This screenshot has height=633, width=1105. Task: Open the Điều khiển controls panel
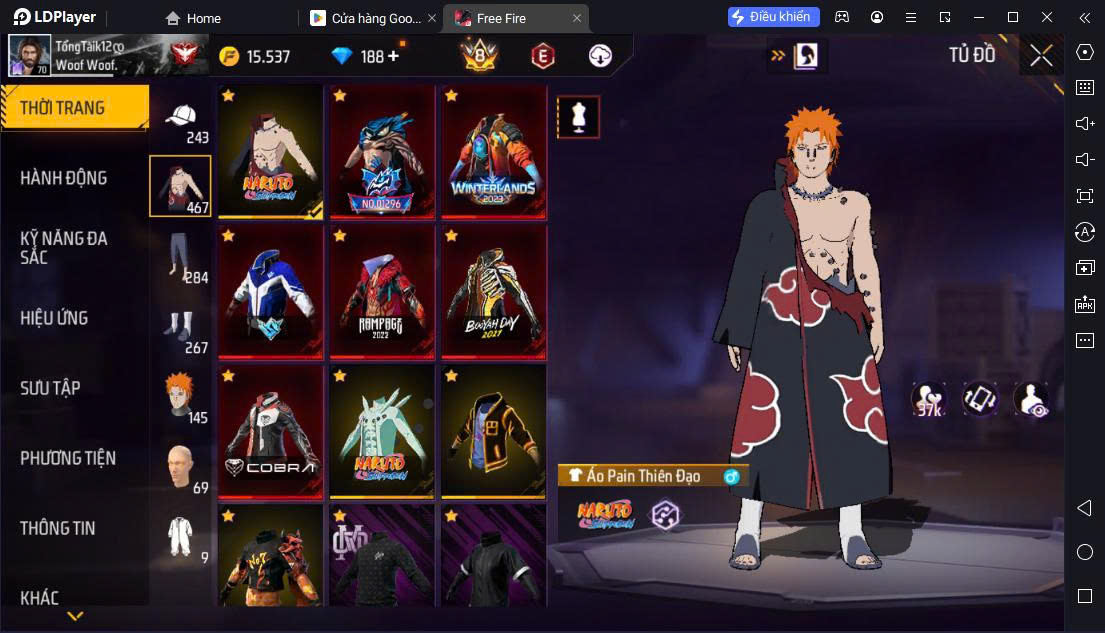point(774,17)
